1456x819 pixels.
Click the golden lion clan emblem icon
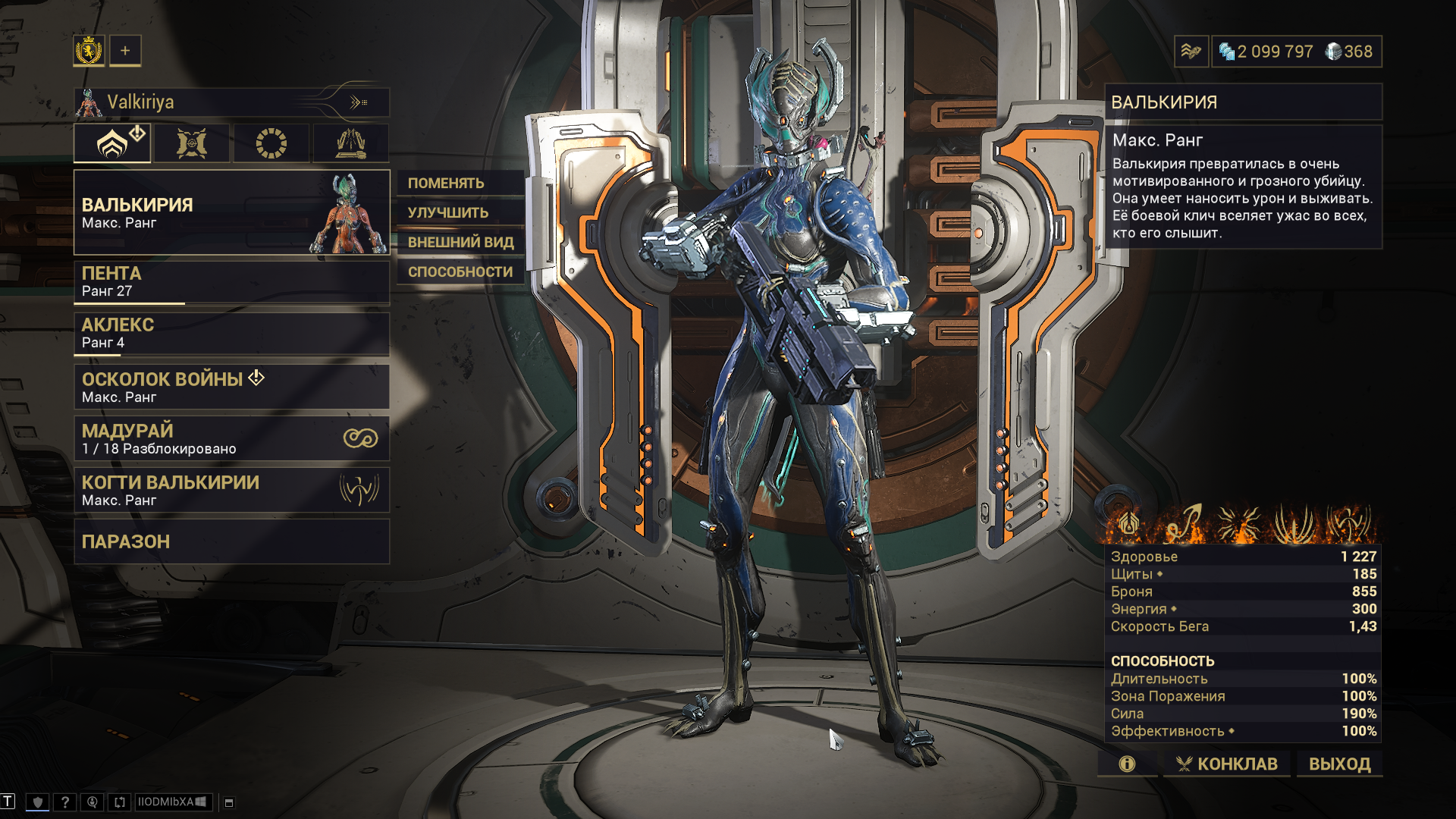click(89, 51)
